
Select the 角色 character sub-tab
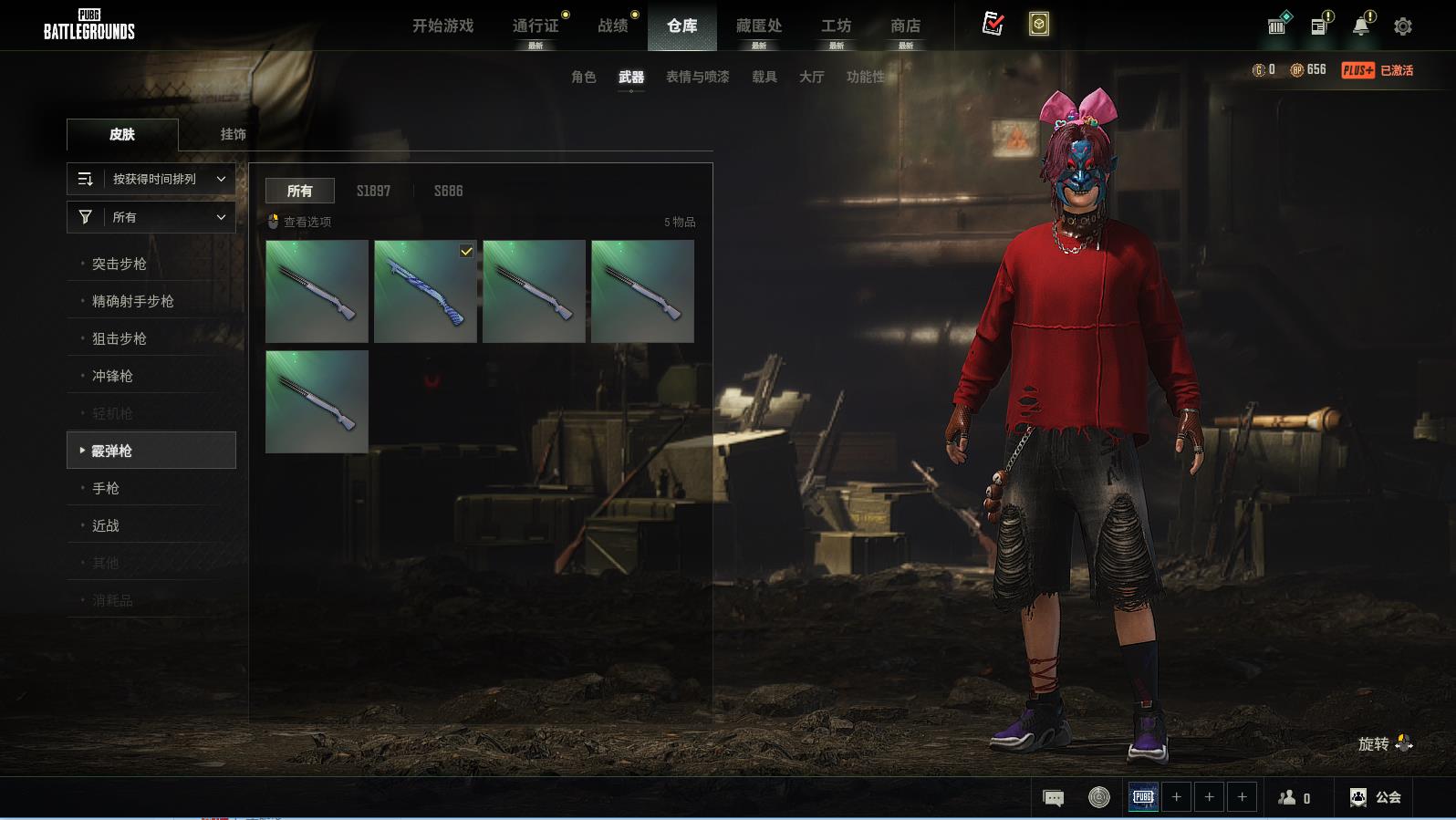(x=583, y=77)
